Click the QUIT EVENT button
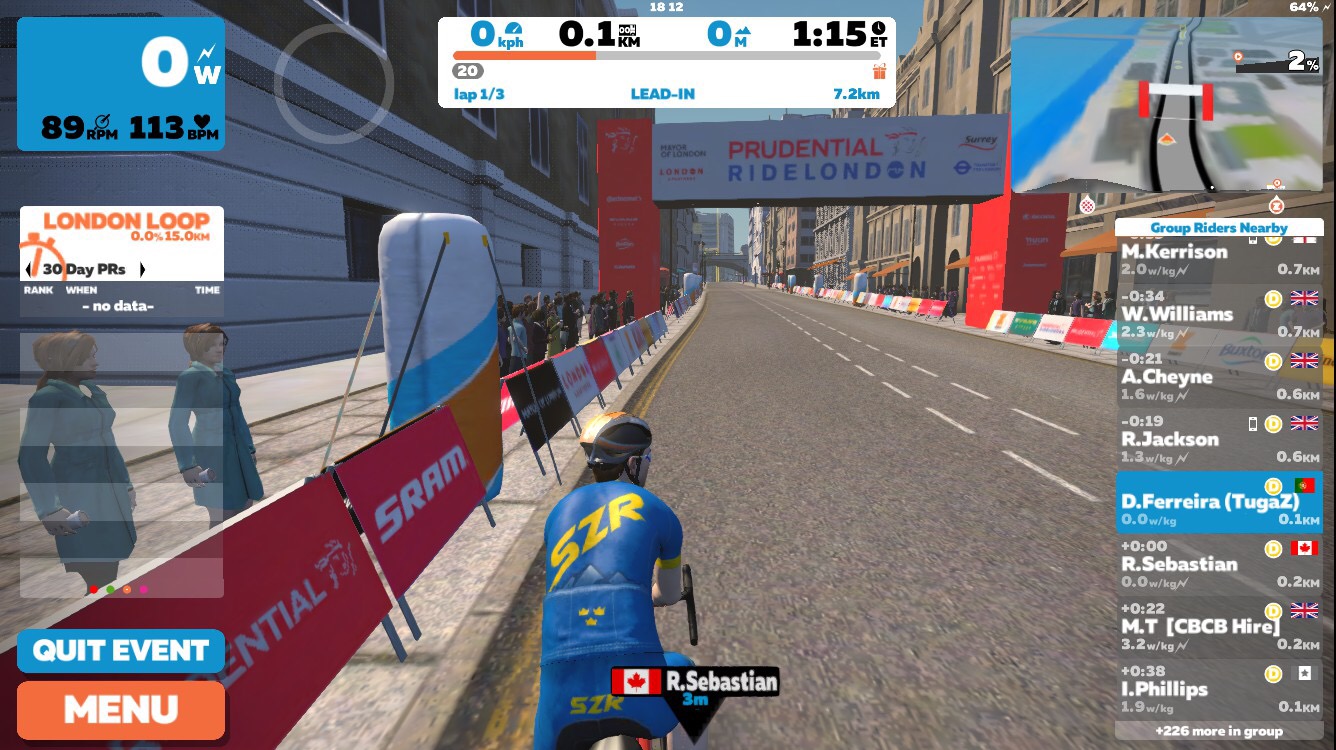Screen dimensions: 1336x750 click(121, 651)
